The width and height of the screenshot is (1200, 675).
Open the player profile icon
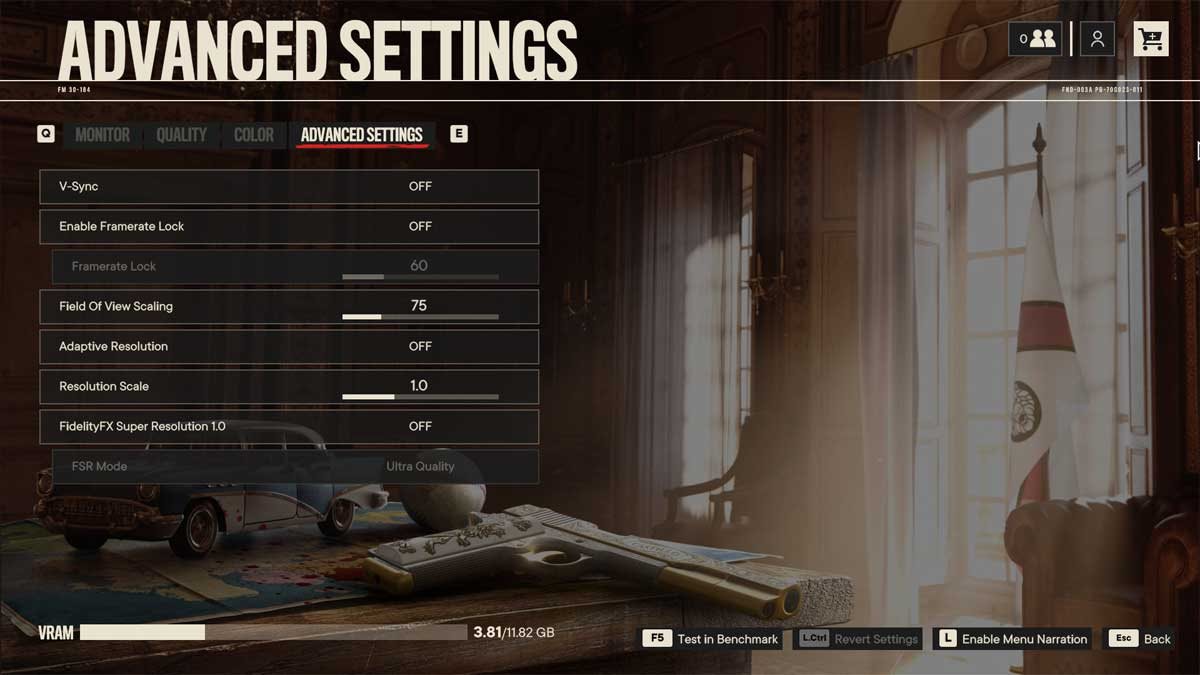pyautogui.click(x=1097, y=39)
